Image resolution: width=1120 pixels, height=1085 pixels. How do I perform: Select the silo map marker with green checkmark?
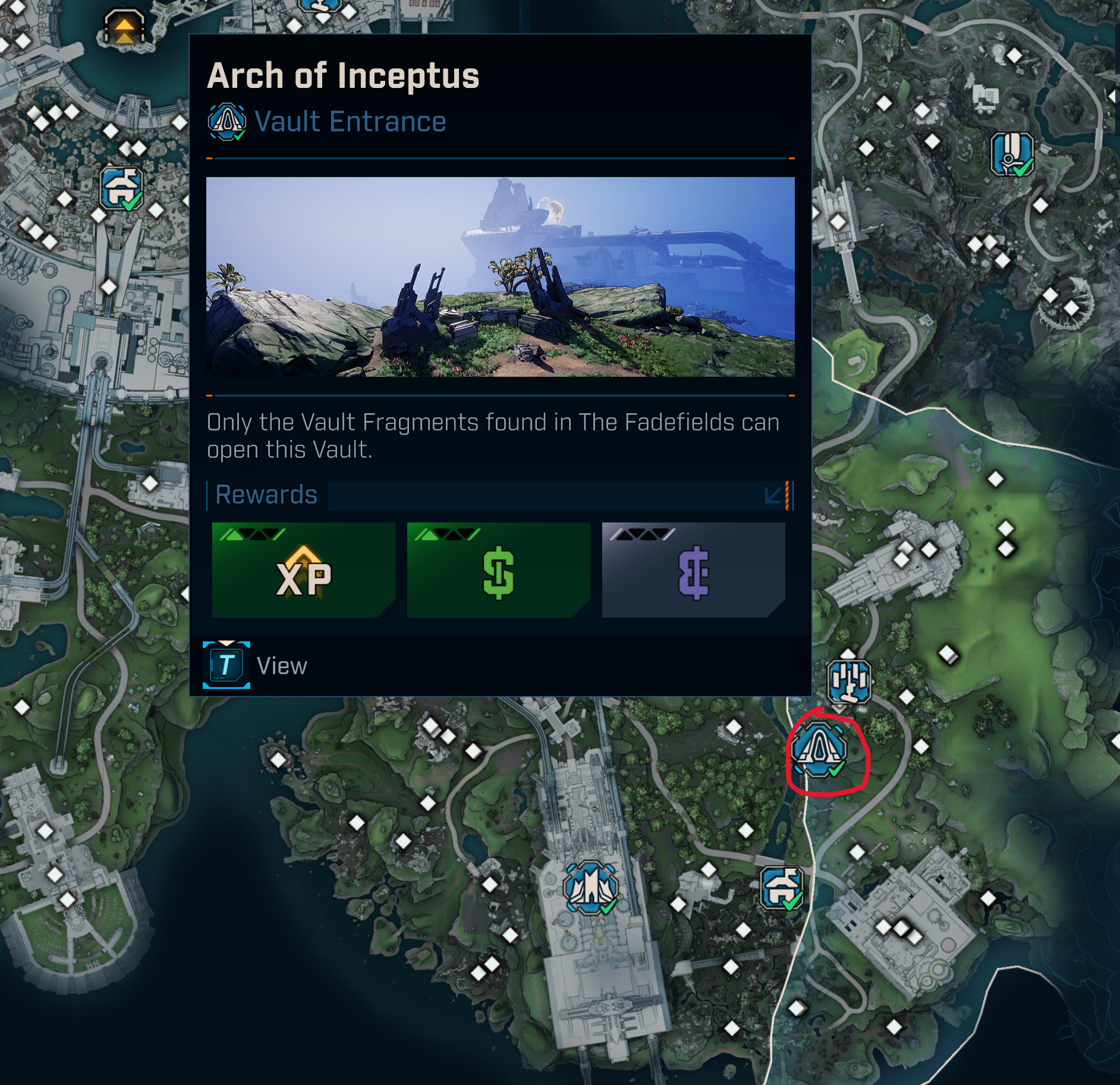click(1012, 154)
